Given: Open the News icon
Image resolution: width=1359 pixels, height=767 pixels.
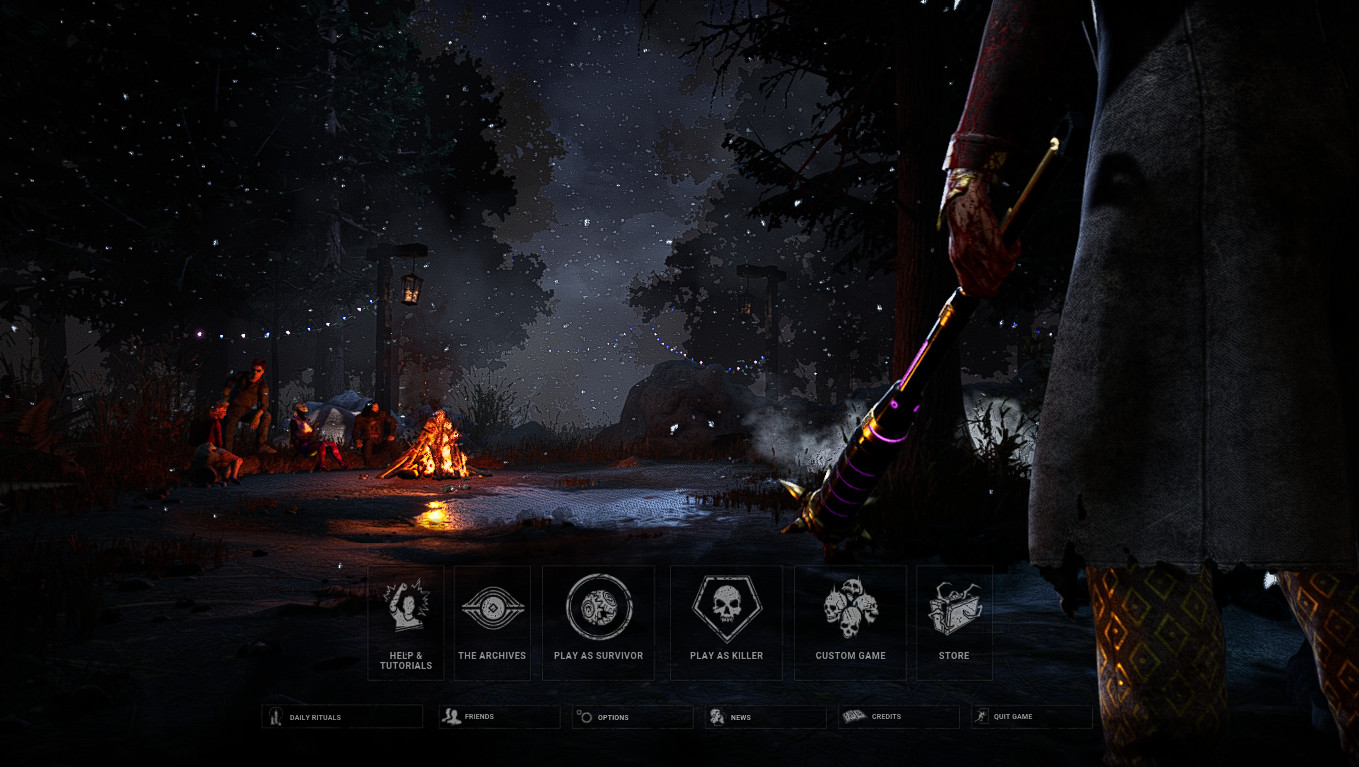Looking at the screenshot, I should pyautogui.click(x=716, y=716).
